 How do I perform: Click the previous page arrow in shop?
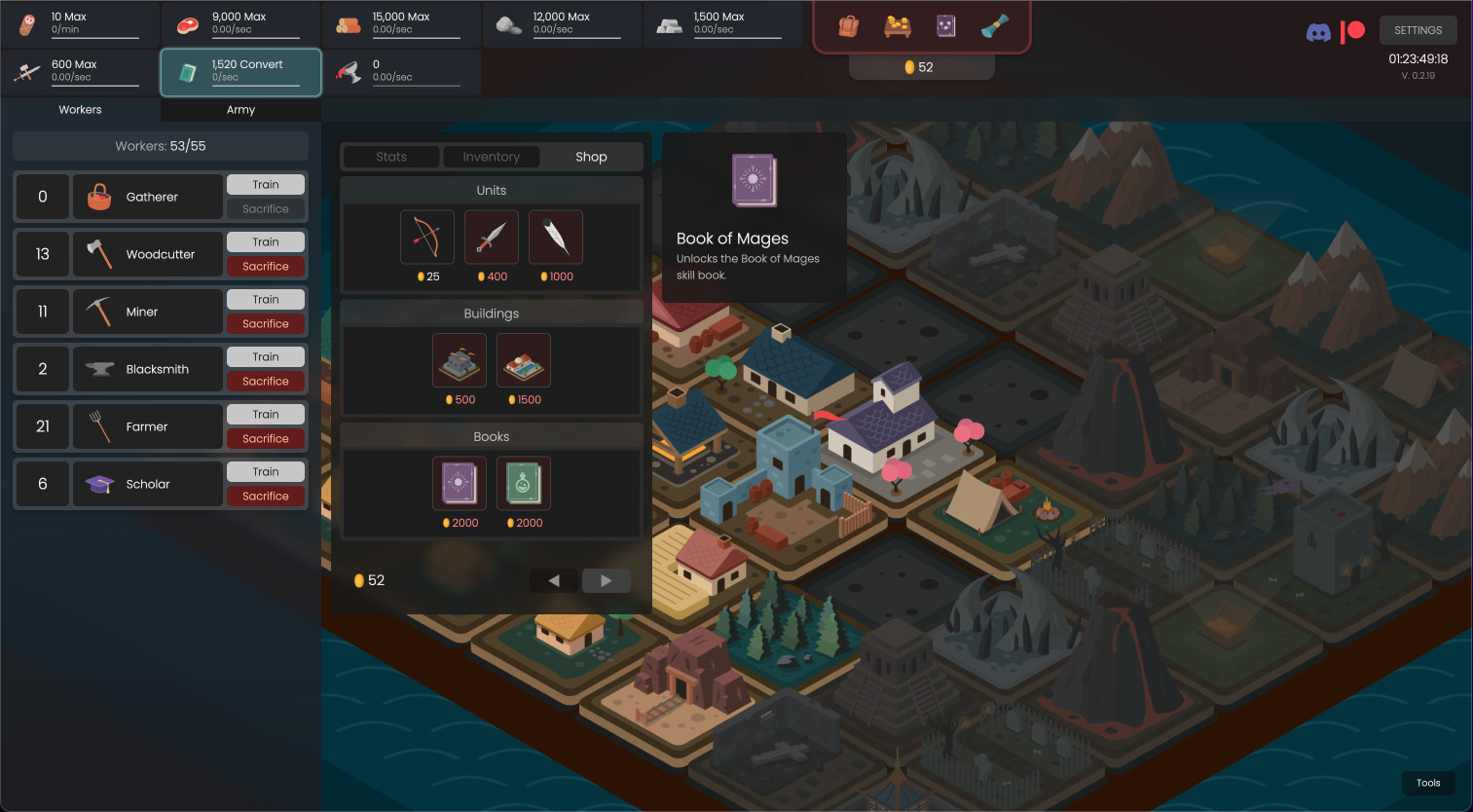click(x=553, y=580)
